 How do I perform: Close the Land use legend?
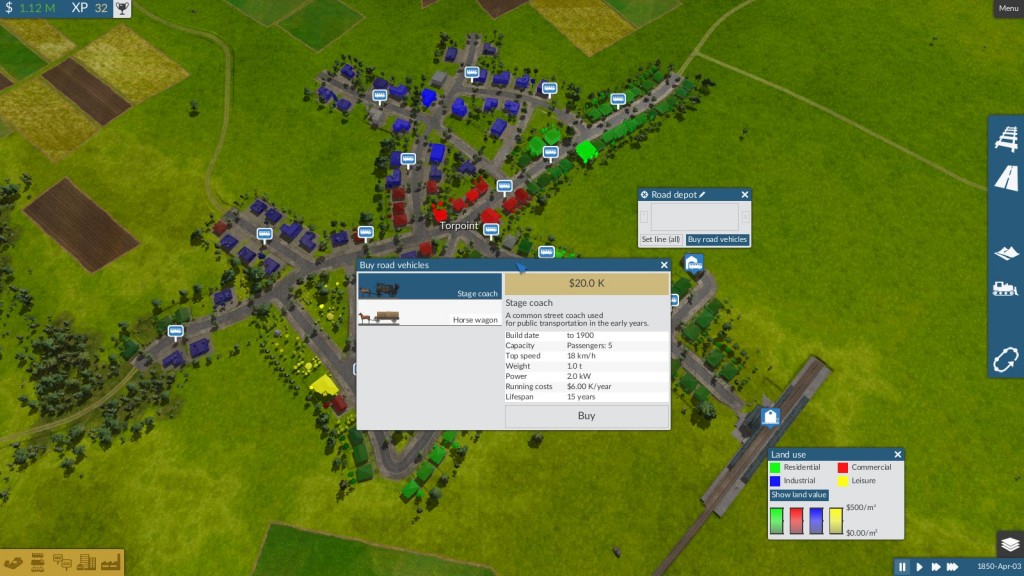click(897, 455)
